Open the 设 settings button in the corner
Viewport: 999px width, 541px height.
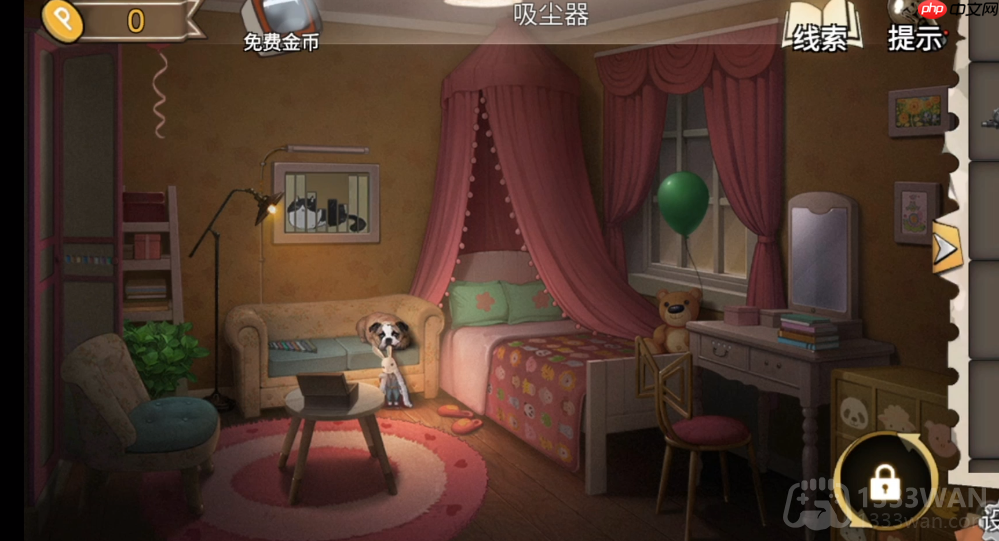click(x=990, y=518)
